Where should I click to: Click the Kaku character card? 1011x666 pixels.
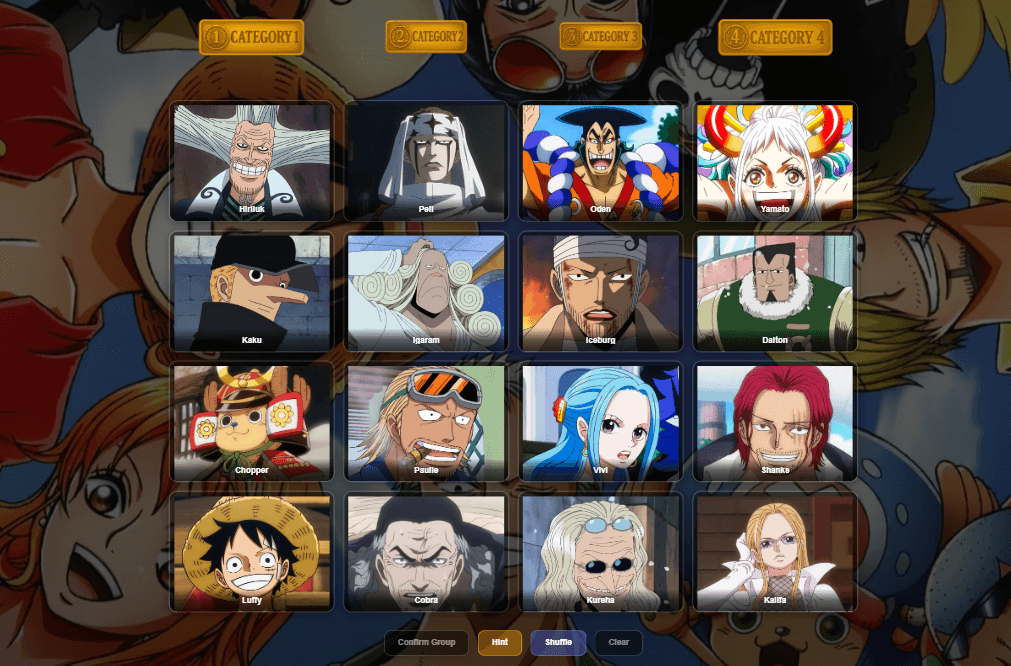(252, 292)
